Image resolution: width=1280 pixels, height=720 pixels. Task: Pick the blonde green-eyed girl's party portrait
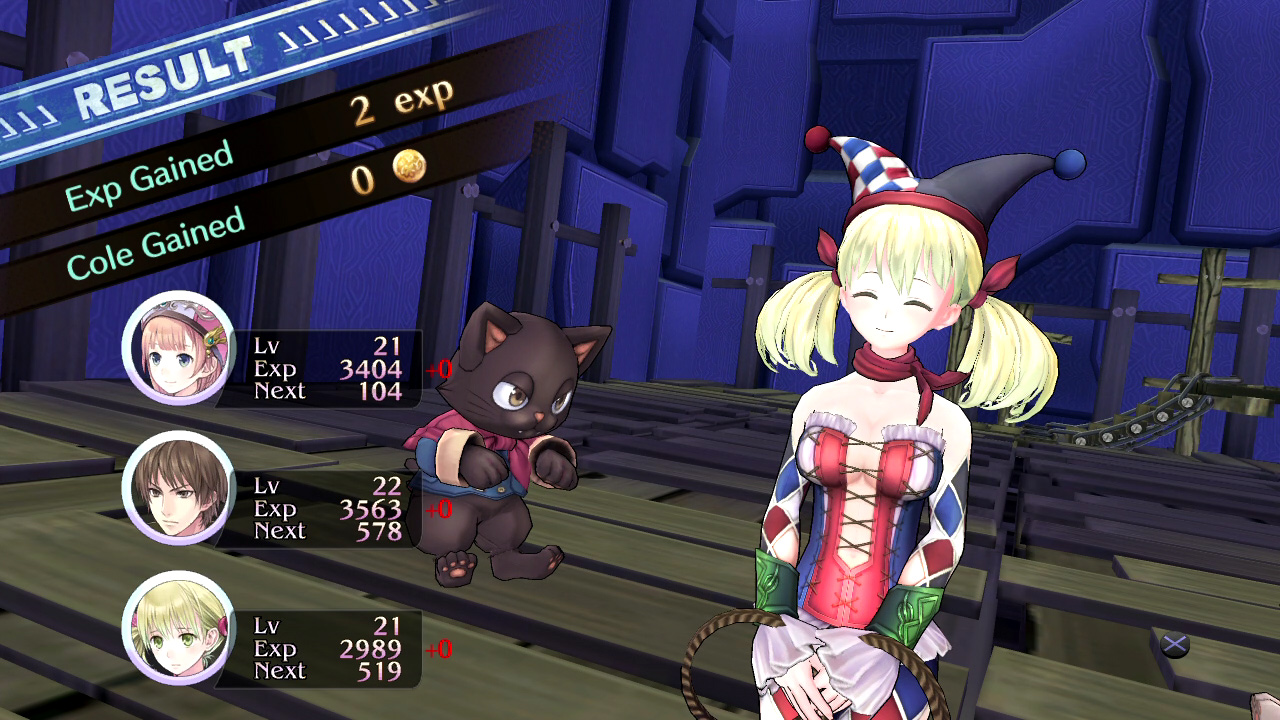point(179,627)
